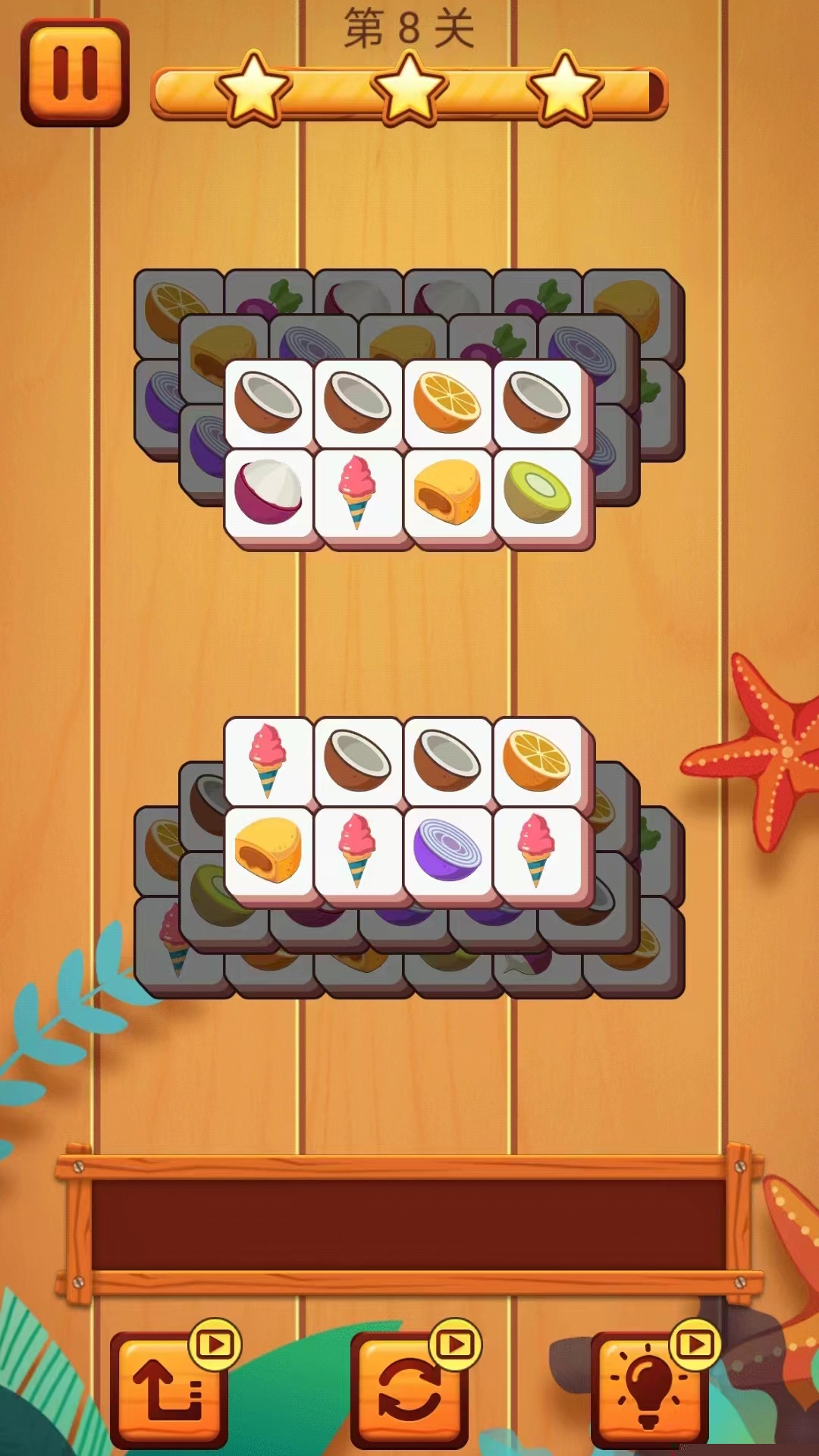Use the undo arrow power-up

tap(168, 1389)
